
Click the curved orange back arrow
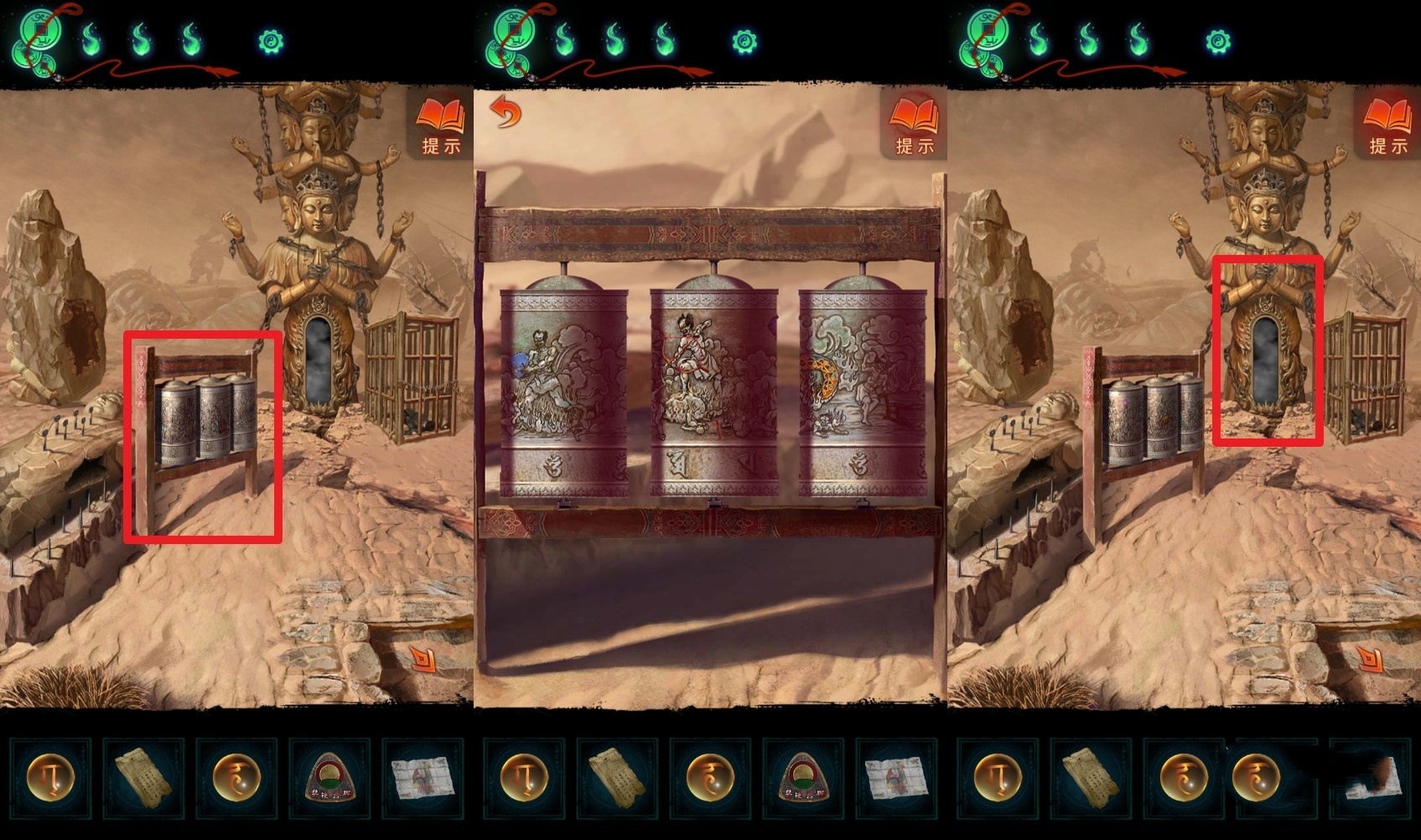505,111
